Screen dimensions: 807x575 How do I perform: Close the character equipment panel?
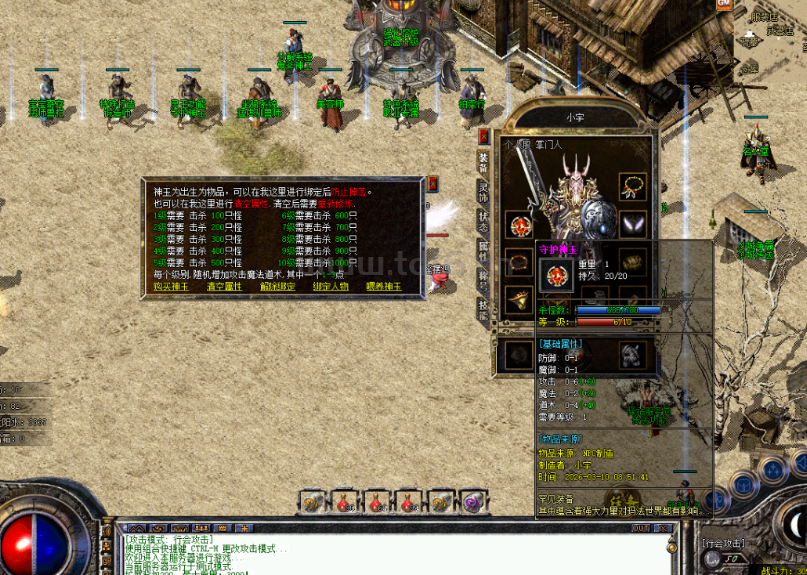pos(484,136)
